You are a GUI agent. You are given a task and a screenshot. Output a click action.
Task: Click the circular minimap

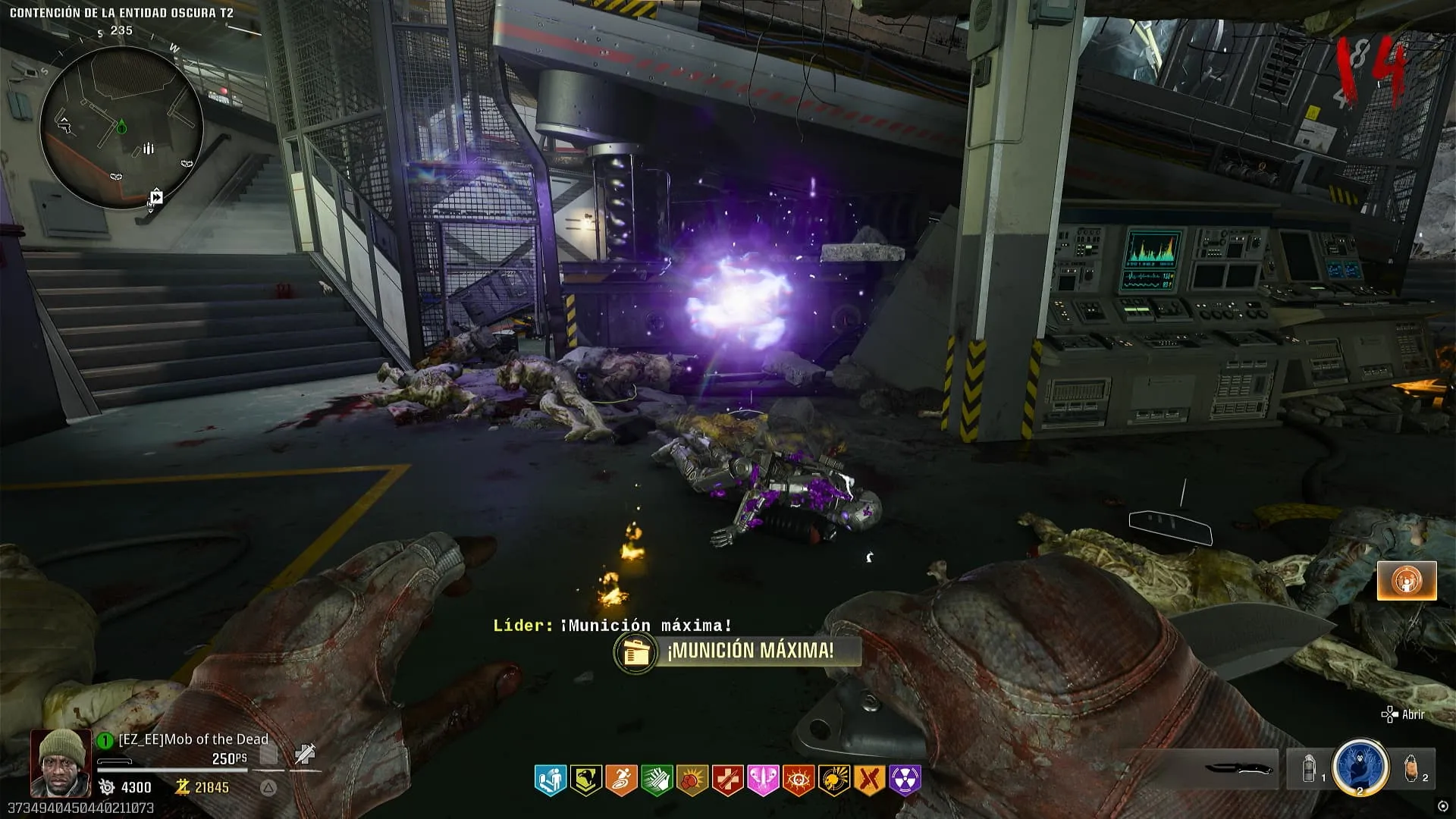121,127
